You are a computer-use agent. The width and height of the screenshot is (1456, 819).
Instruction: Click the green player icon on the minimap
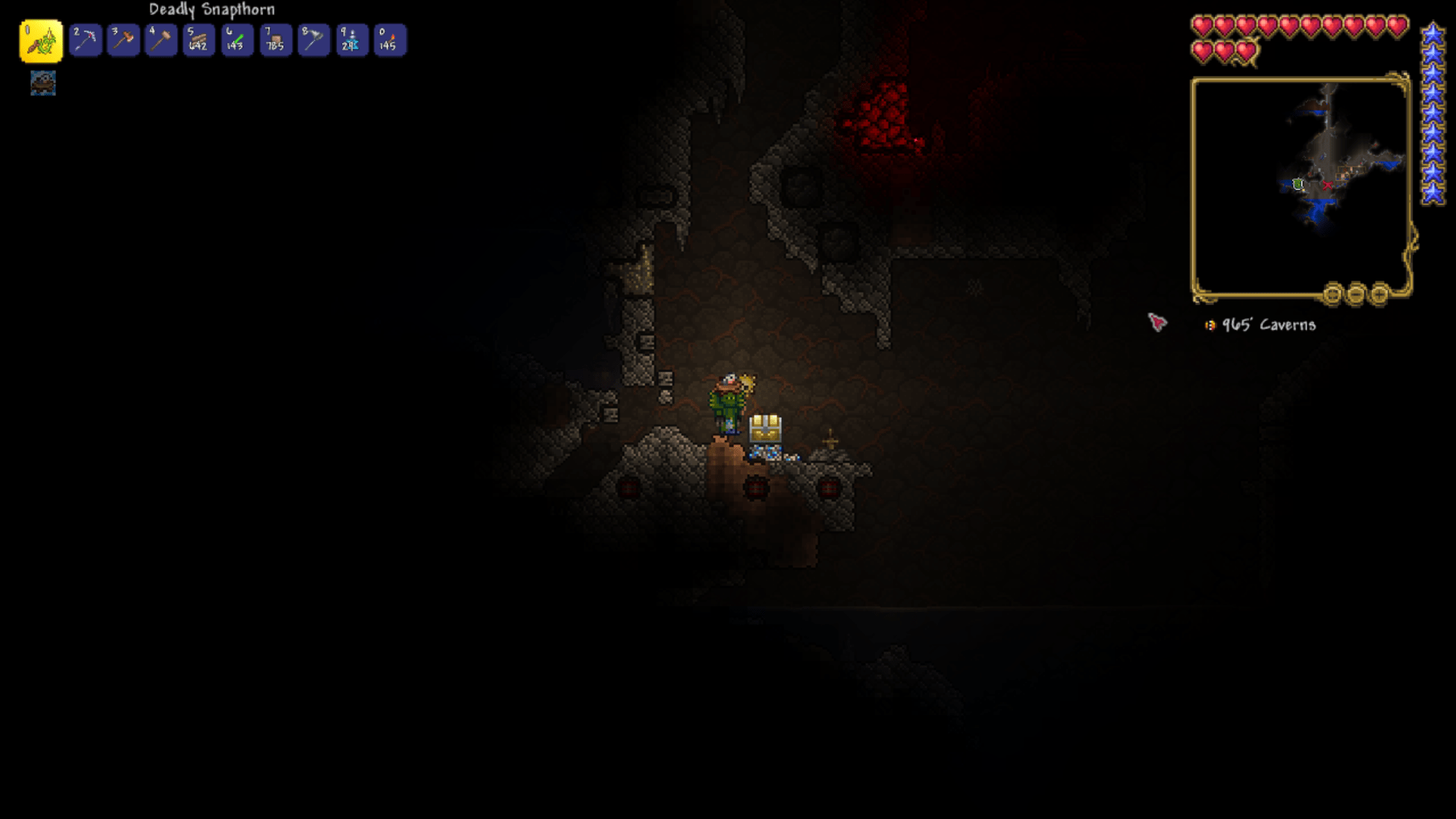(1298, 184)
